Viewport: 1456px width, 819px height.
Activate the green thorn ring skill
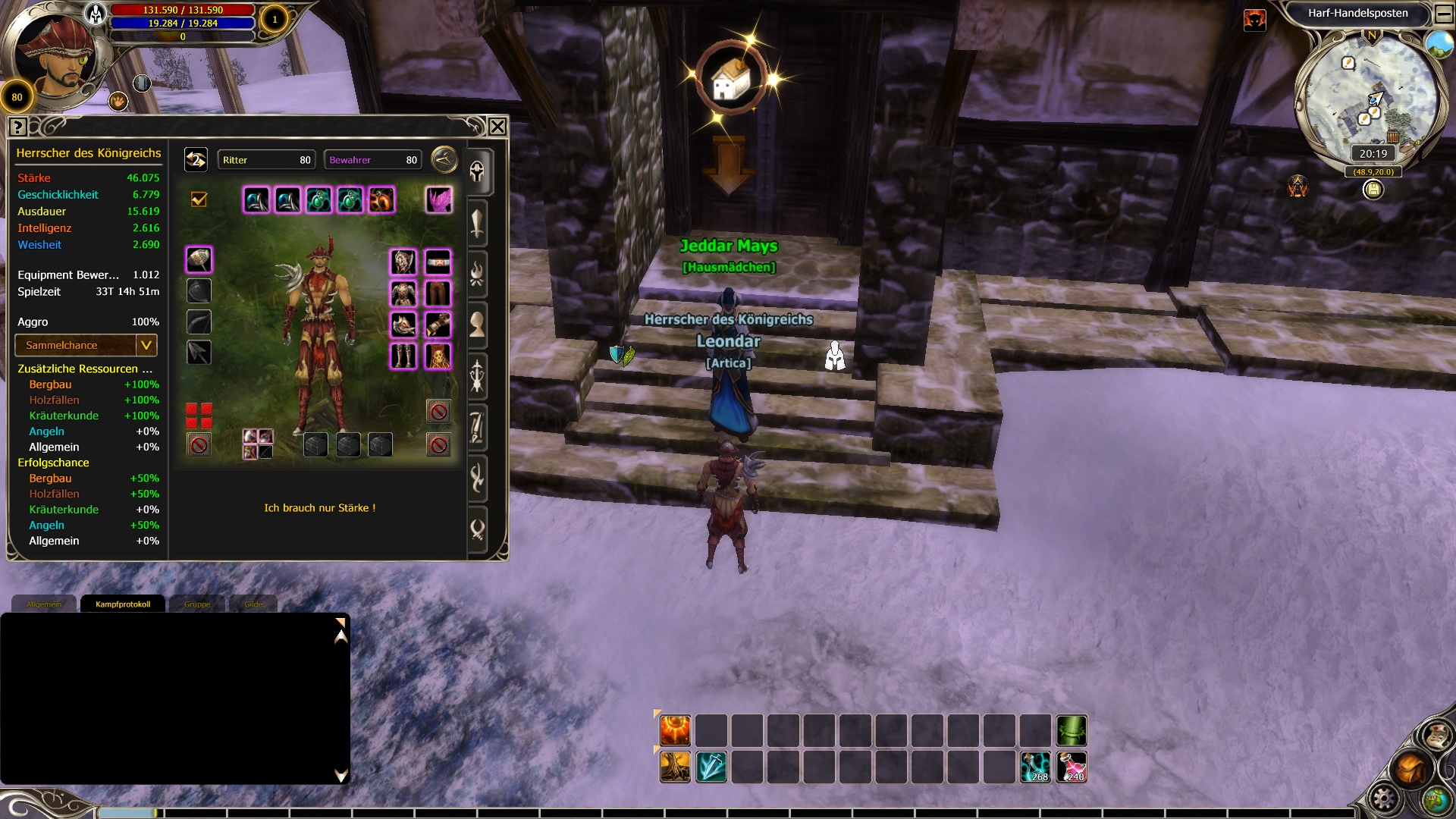(x=1072, y=731)
